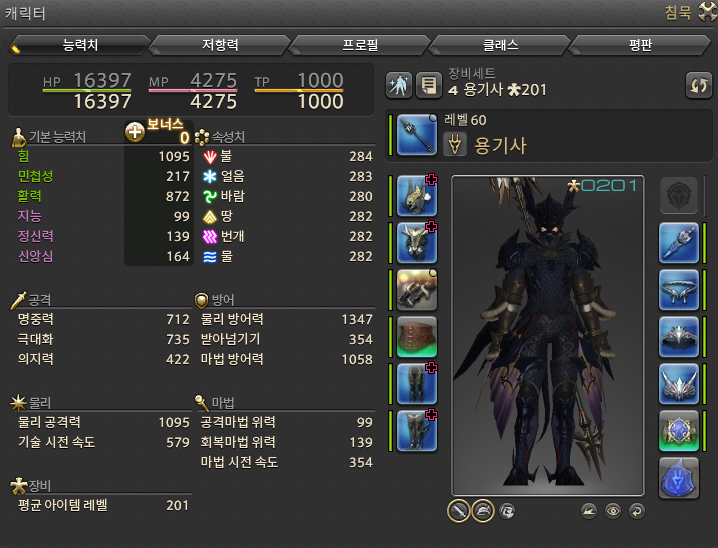Show the 클래스 tab

click(499, 45)
